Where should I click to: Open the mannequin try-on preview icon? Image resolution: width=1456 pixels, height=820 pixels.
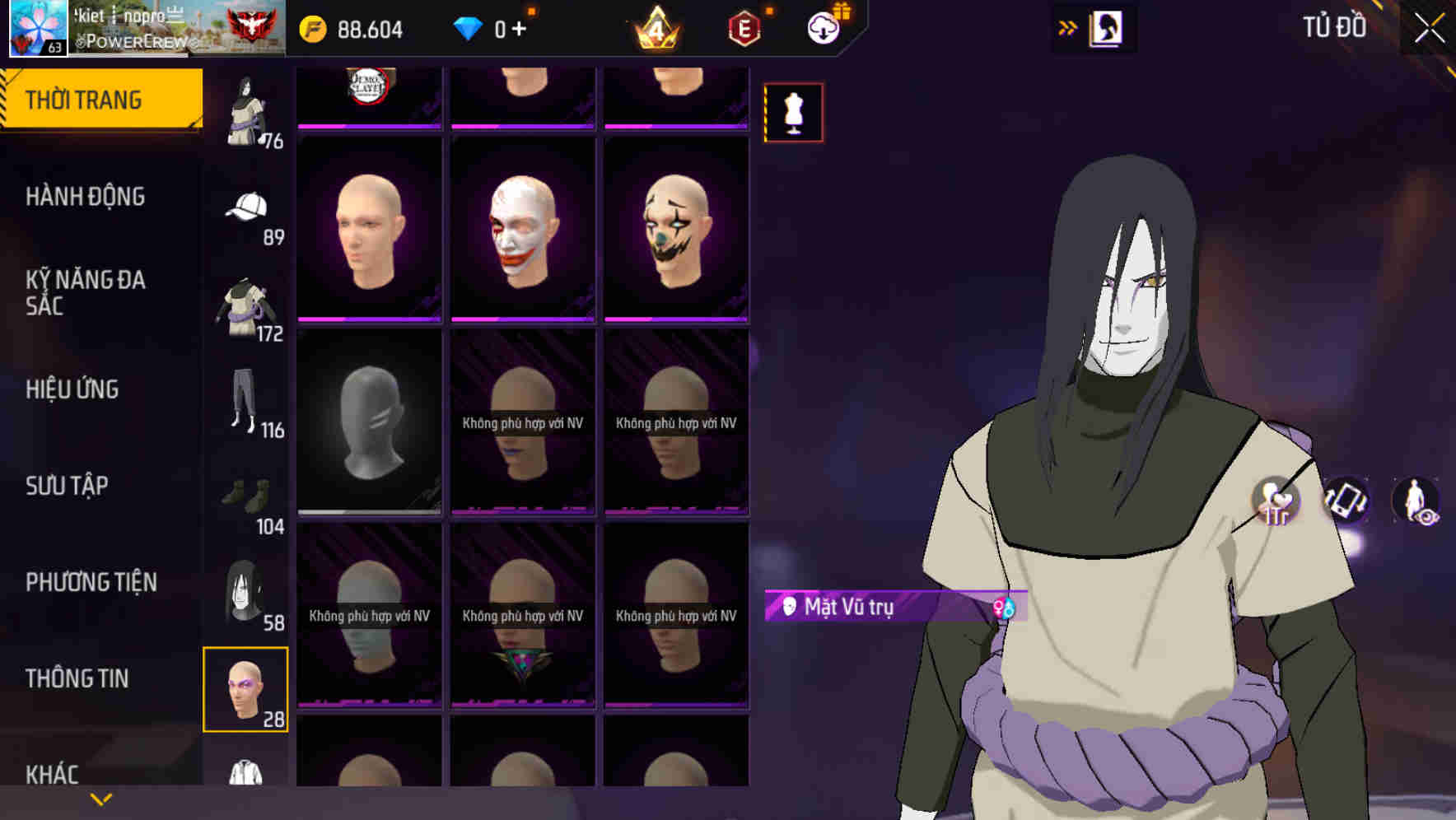(792, 112)
